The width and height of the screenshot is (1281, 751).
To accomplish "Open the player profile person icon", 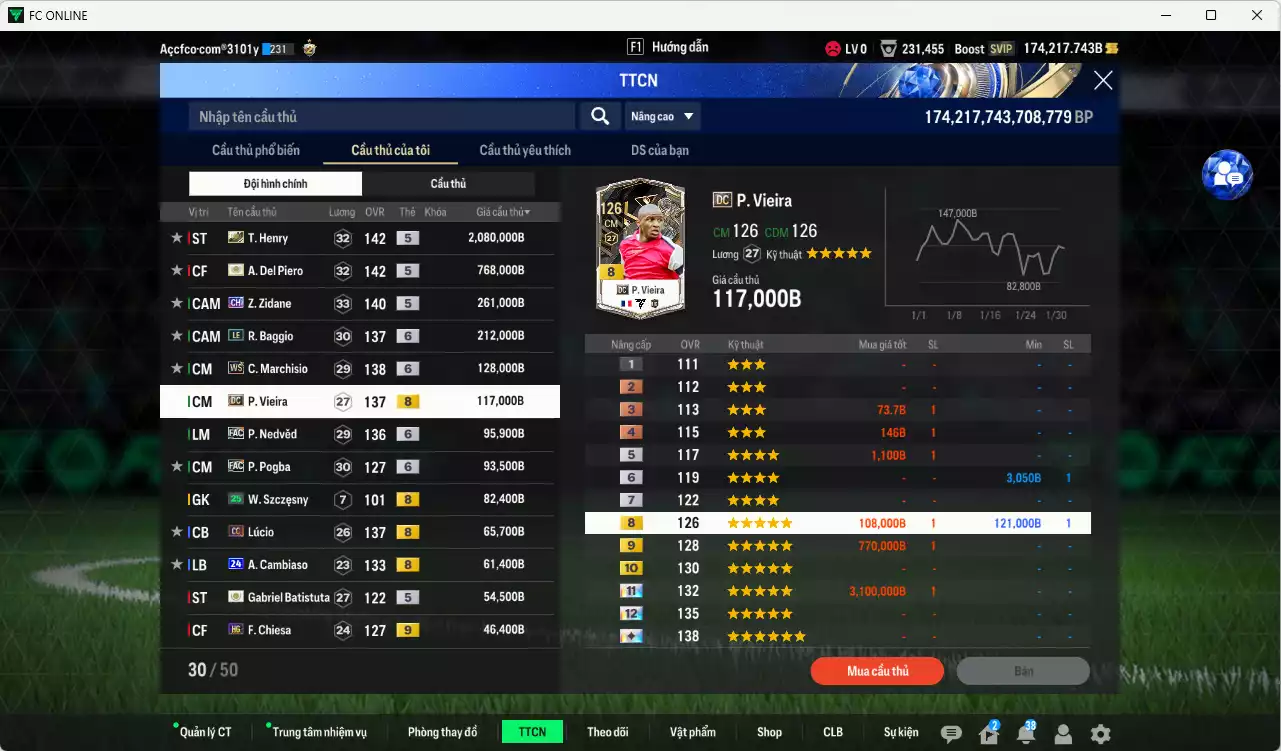I will [1064, 732].
